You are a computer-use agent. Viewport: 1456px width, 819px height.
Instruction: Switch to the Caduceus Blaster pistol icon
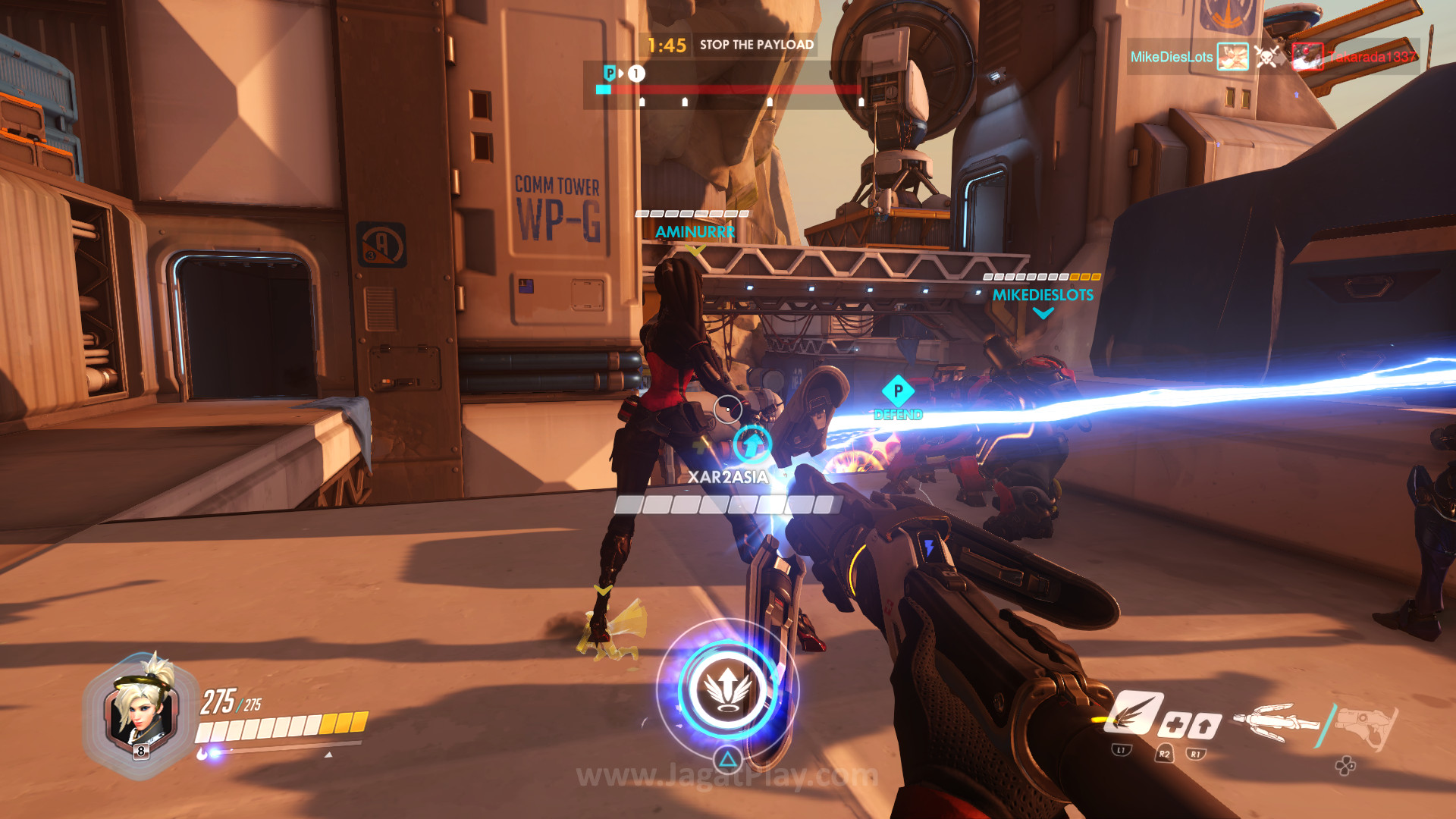1366,724
